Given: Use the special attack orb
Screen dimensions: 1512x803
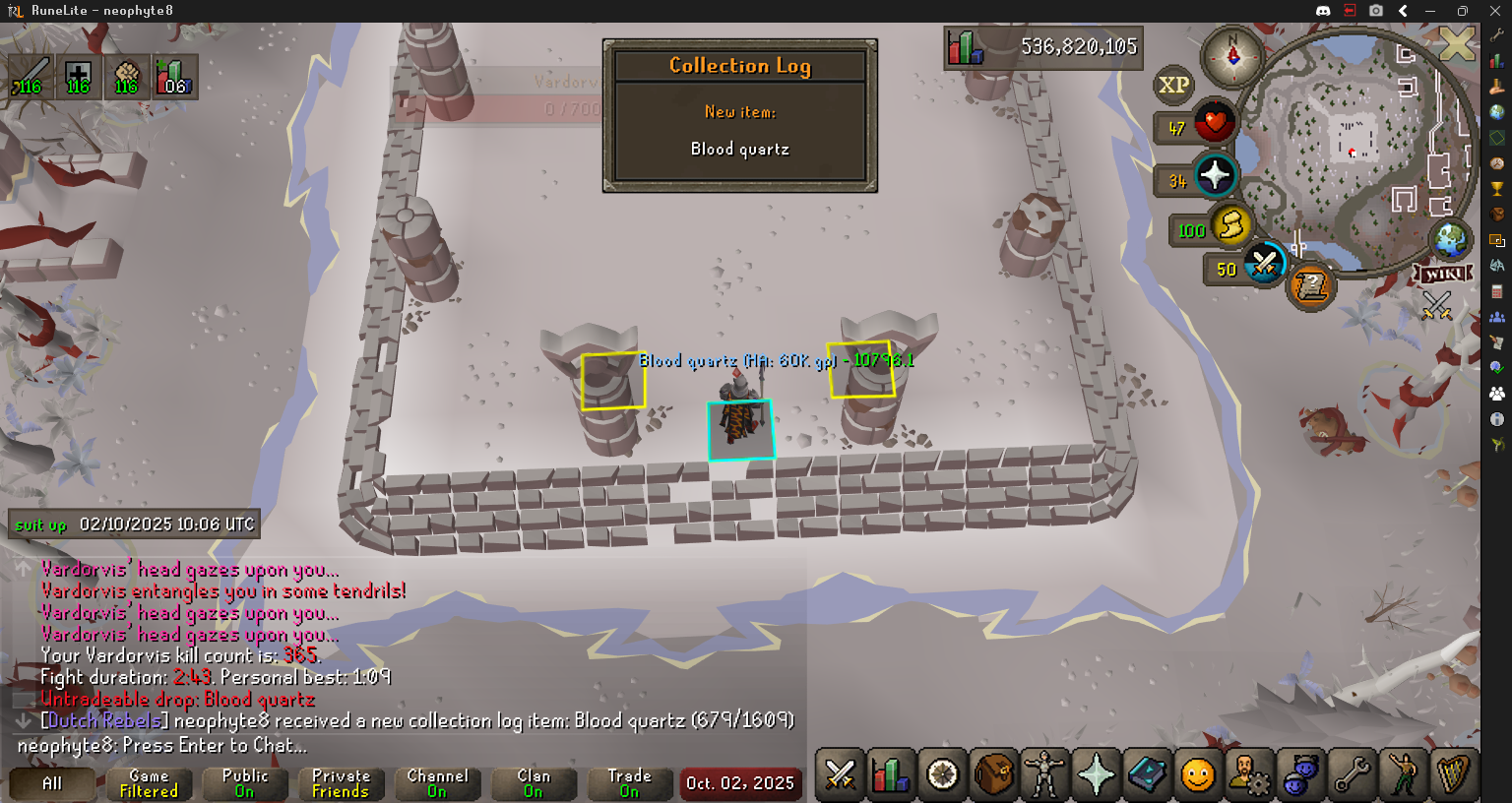Looking at the screenshot, I should [1264, 264].
